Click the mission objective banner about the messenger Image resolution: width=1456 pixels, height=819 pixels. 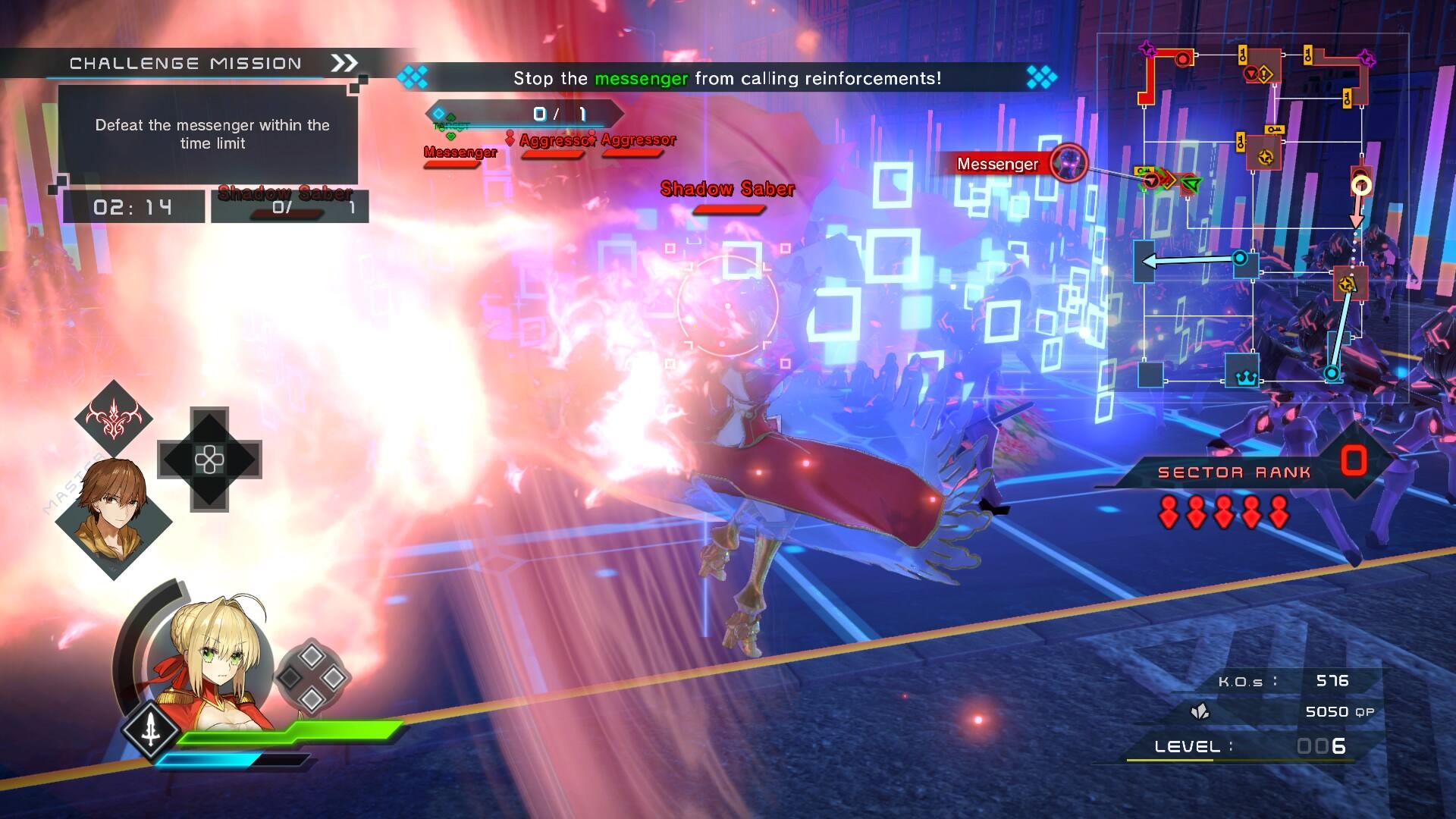pyautogui.click(x=726, y=78)
